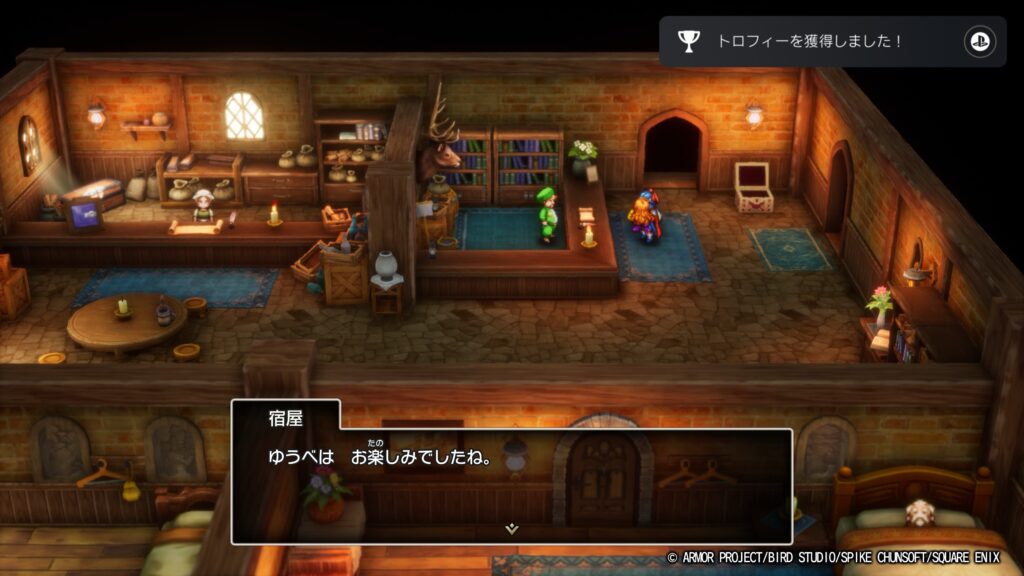Advance dialogue with the continue arrow
Screen dimensions: 1024x576
[x=511, y=529]
